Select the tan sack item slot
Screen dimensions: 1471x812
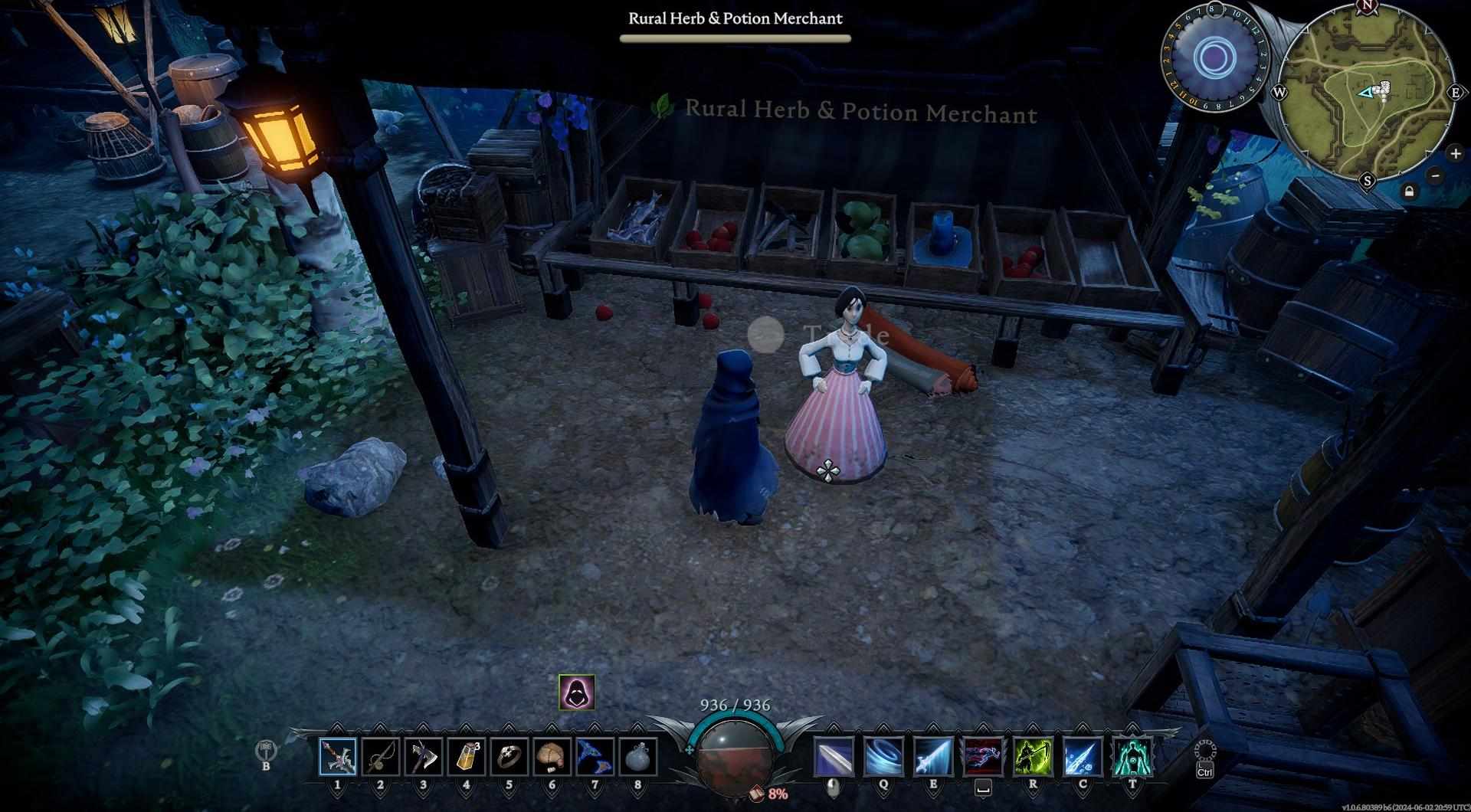552,758
